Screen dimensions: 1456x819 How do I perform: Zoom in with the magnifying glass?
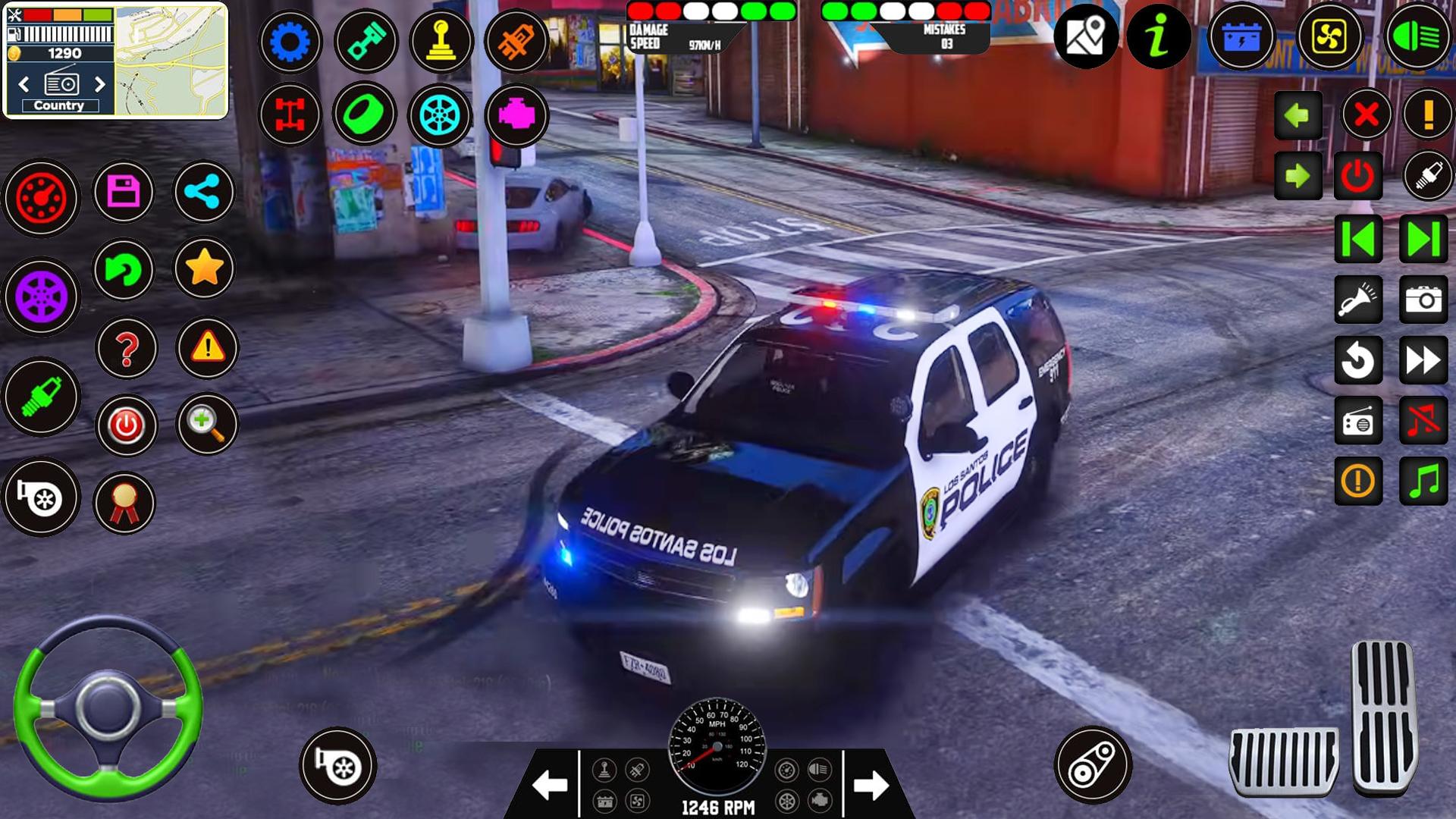206,423
